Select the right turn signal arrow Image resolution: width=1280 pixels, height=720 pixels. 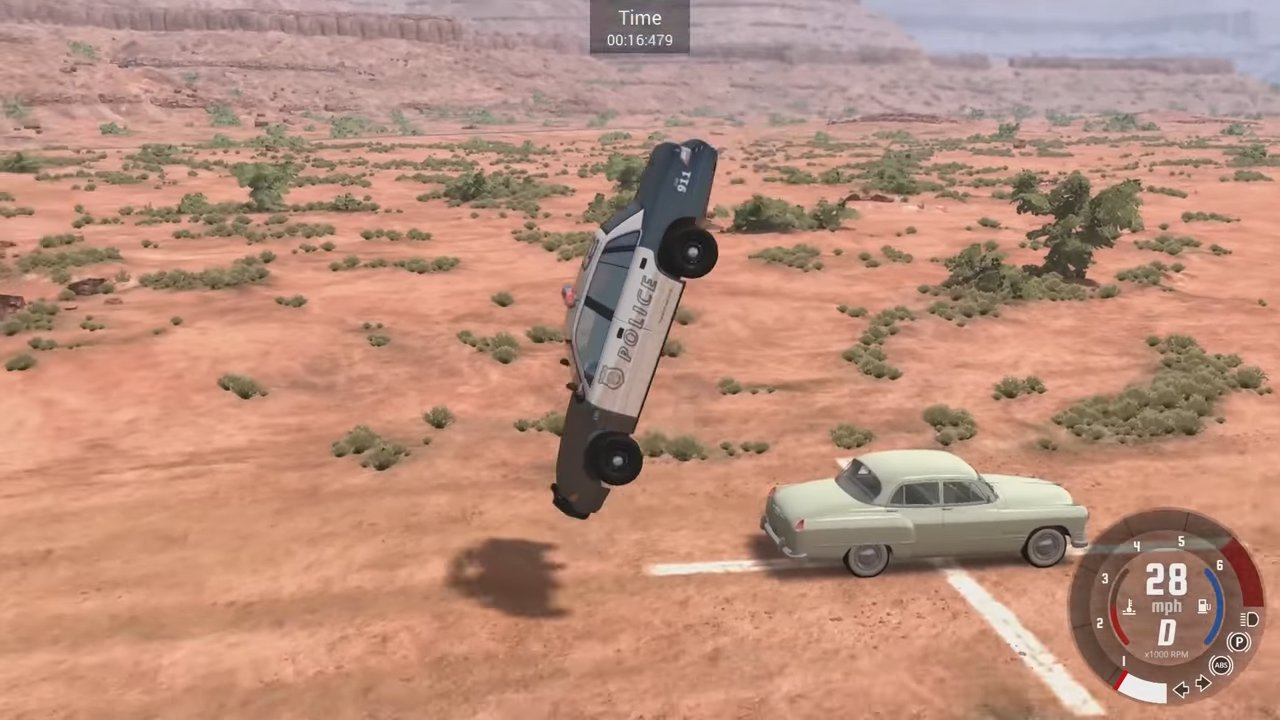[x=1203, y=682]
